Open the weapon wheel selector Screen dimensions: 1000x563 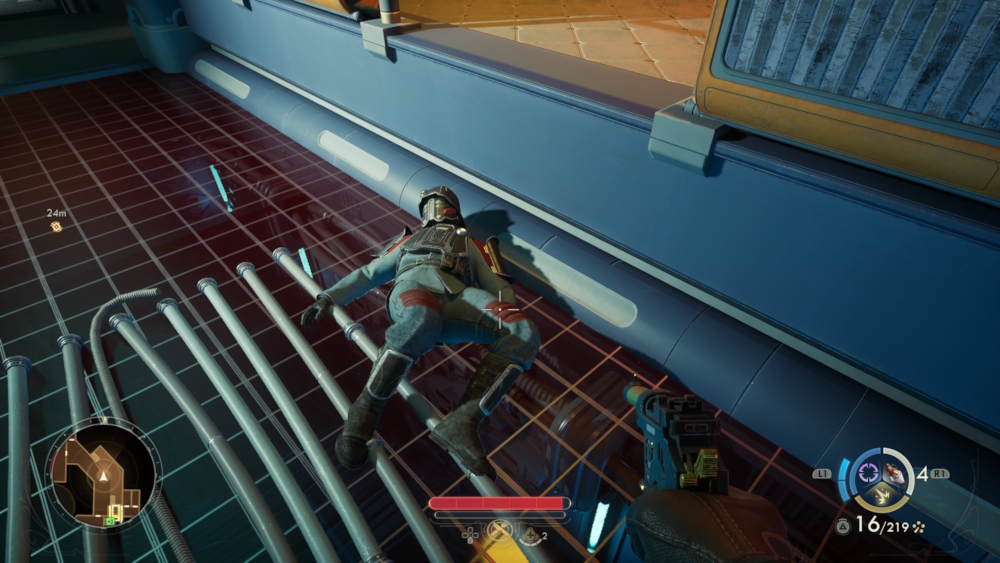pyautogui.click(x=880, y=479)
